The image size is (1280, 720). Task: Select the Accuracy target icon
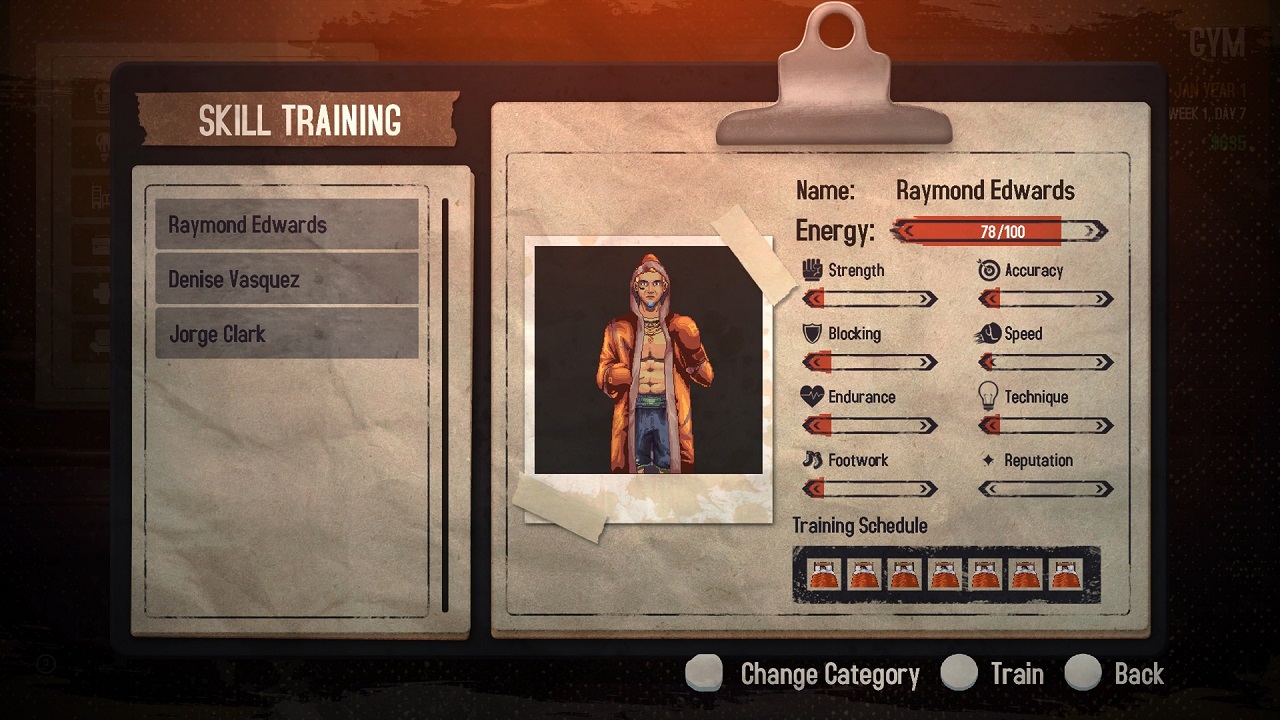tap(989, 268)
